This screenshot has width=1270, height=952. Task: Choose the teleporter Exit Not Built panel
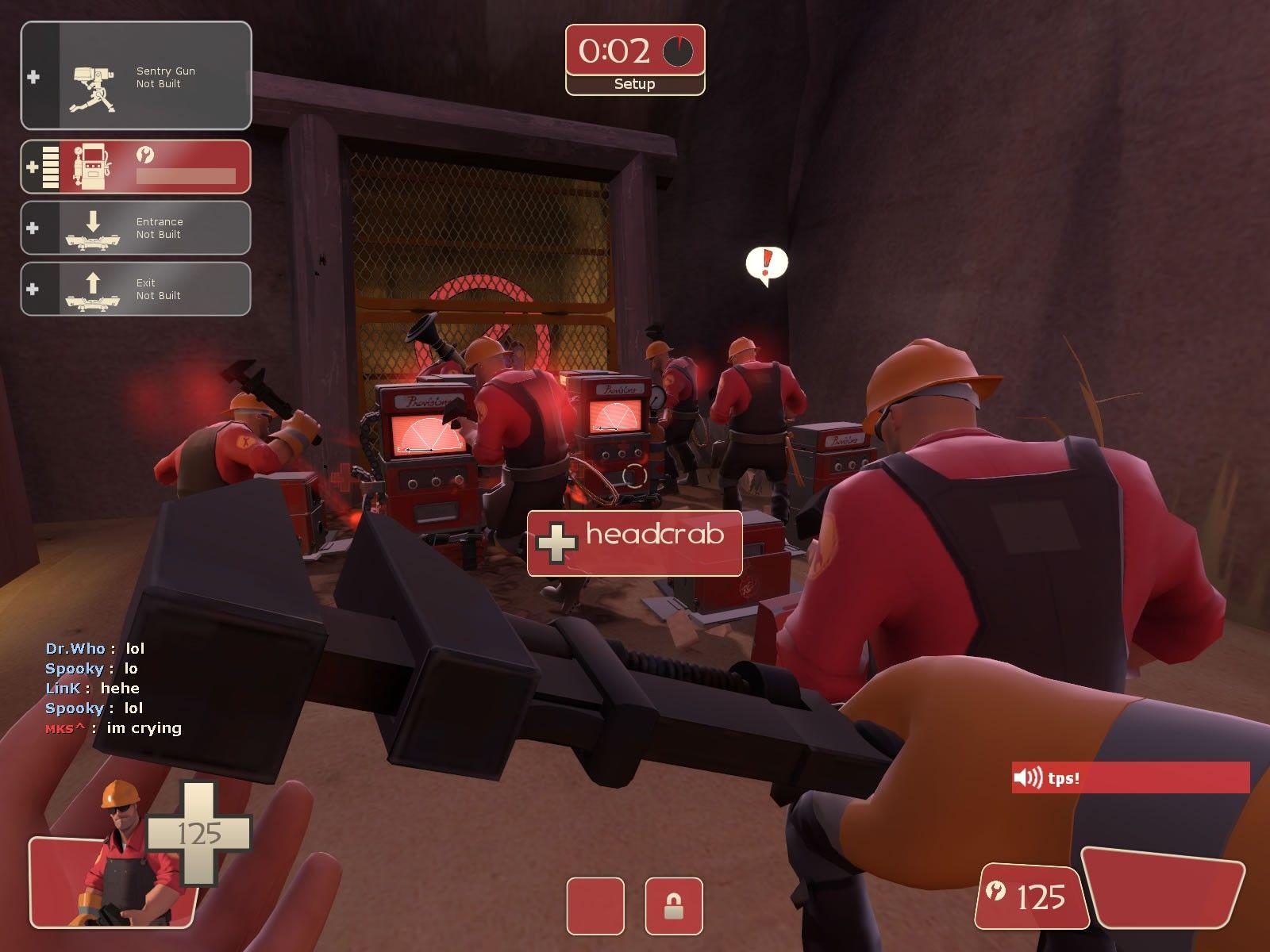coord(136,289)
